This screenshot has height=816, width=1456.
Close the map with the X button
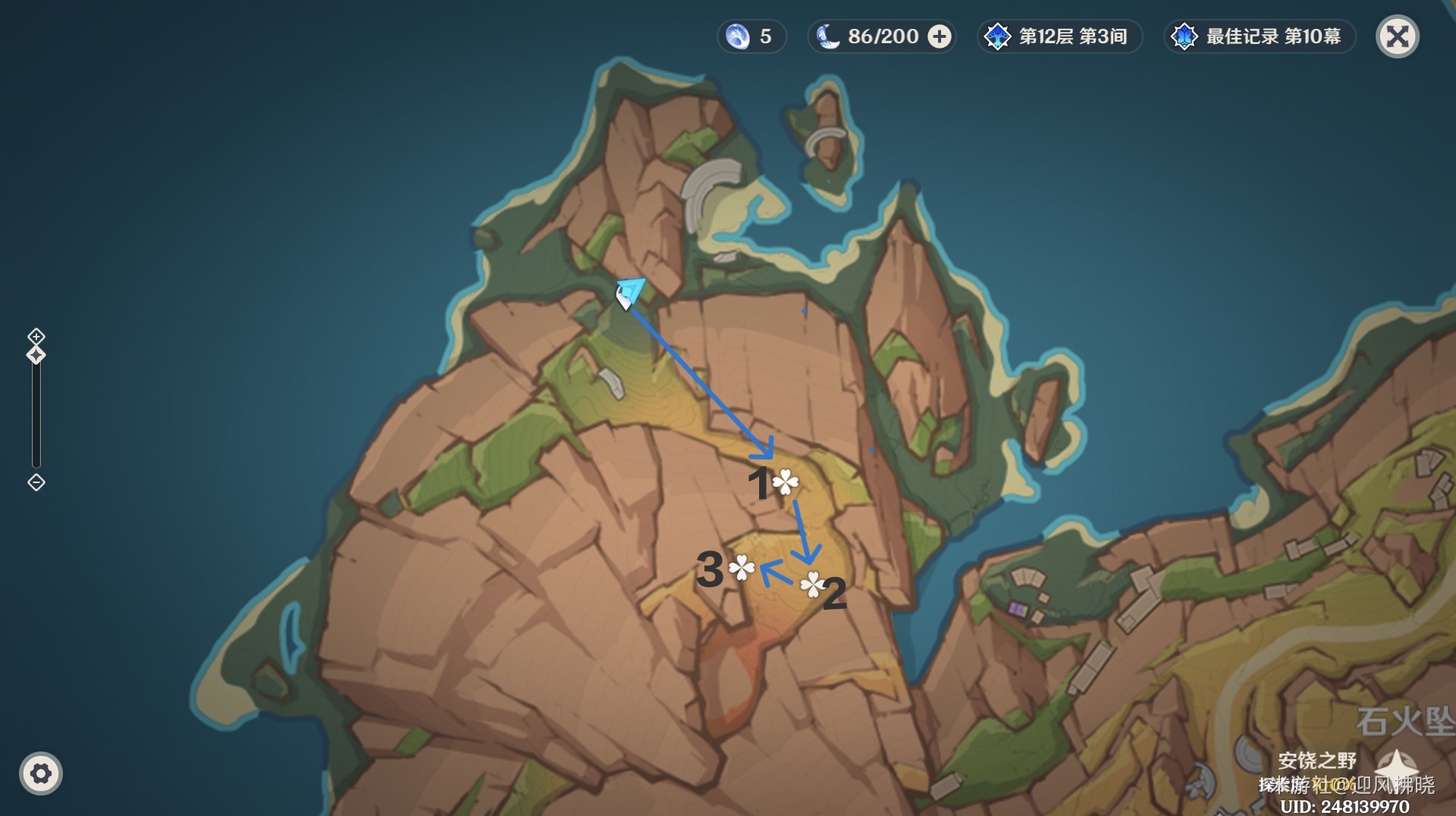coord(1397,36)
